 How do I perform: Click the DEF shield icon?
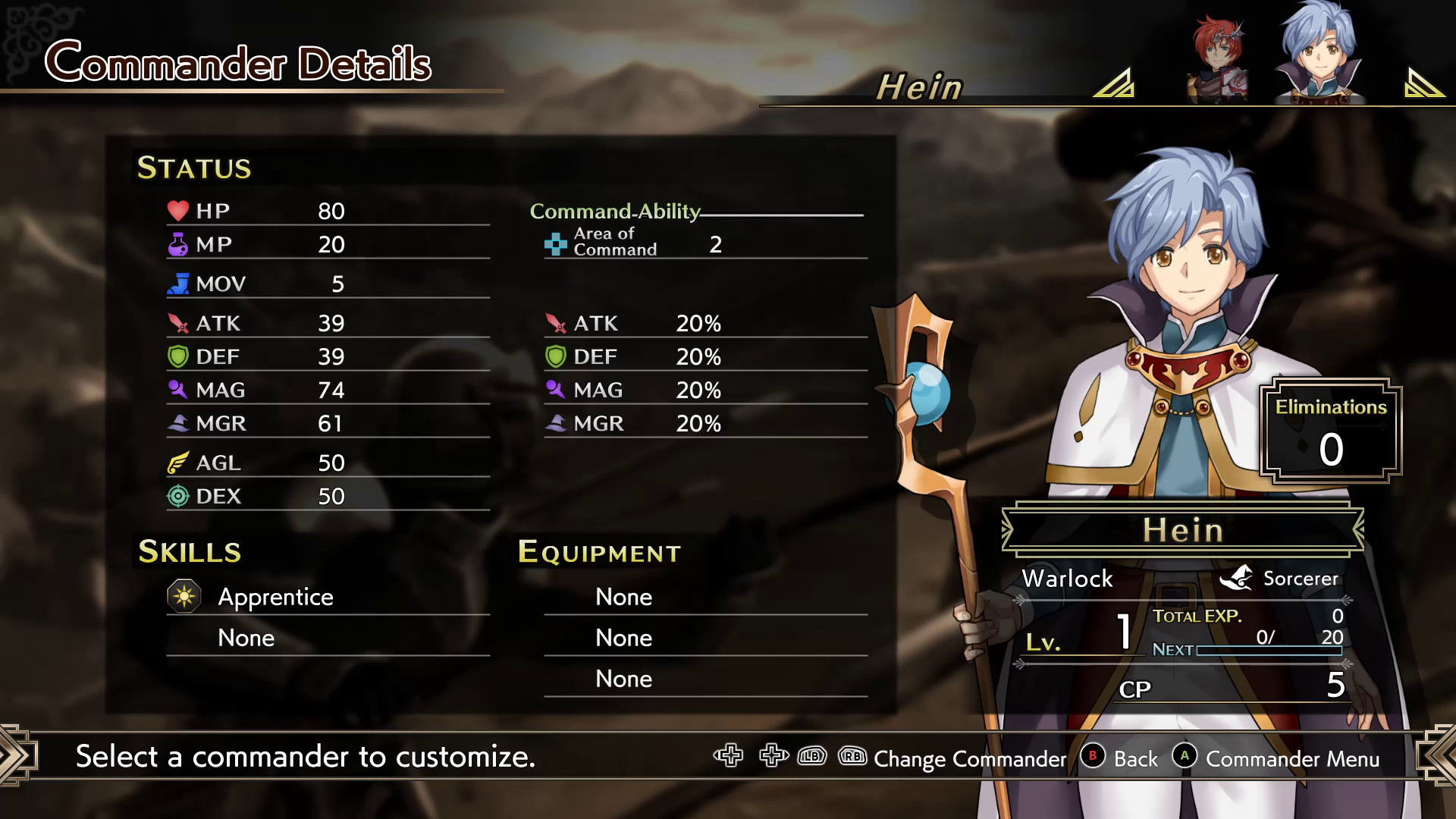click(x=177, y=356)
